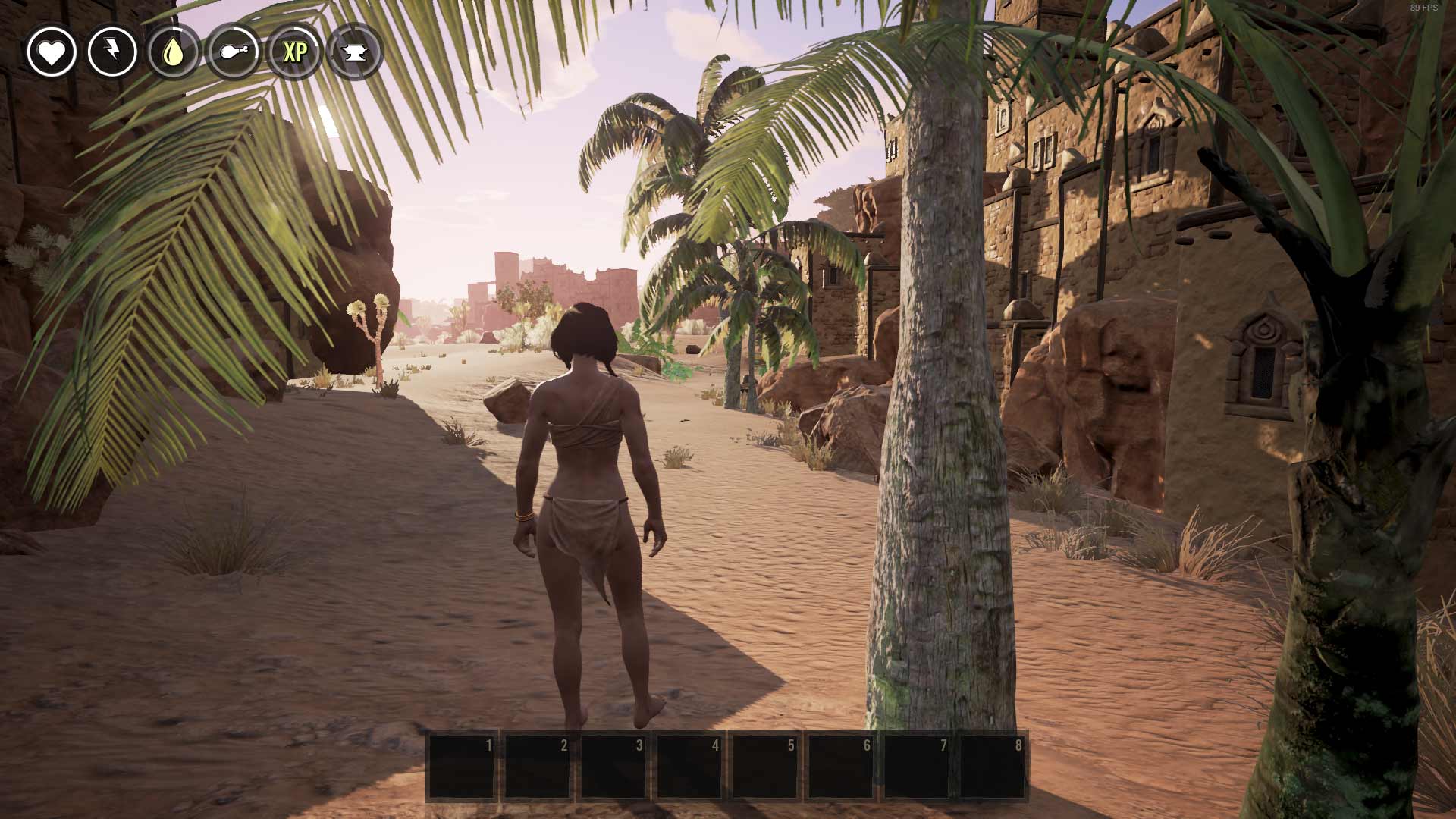This screenshot has width=1456, height=819.
Task: Click the water drop thirst icon
Action: [173, 52]
